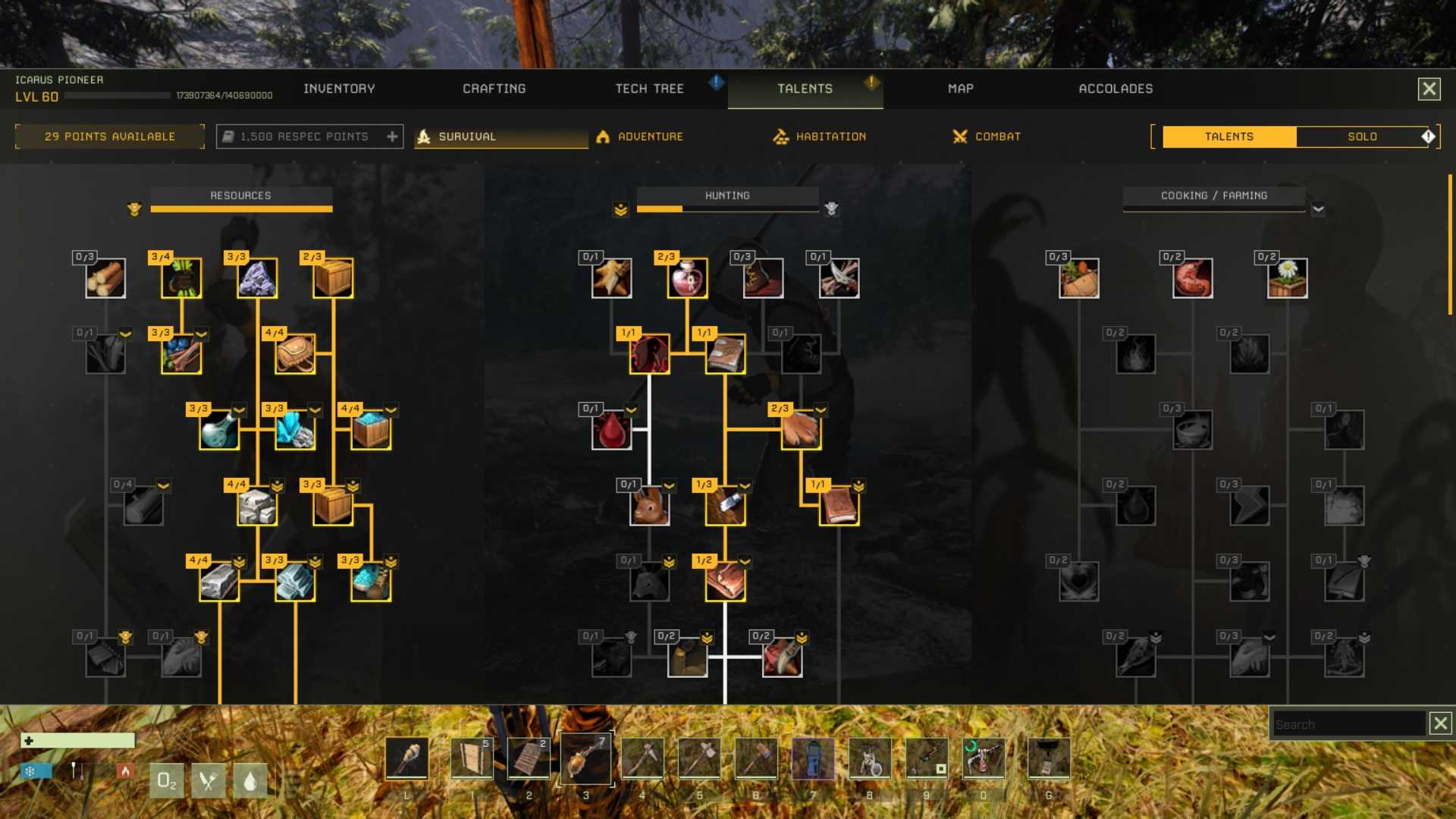Add respec points with the plus button
The image size is (1456, 819).
392,136
